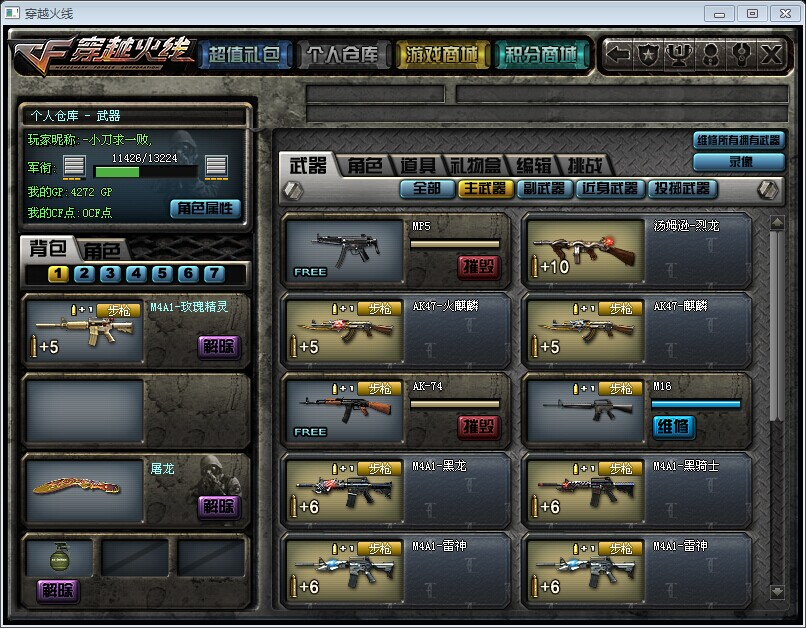Image resolution: width=806 pixels, height=628 pixels.
Task: Show 近身武器 melee weapons
Action: 610,188
